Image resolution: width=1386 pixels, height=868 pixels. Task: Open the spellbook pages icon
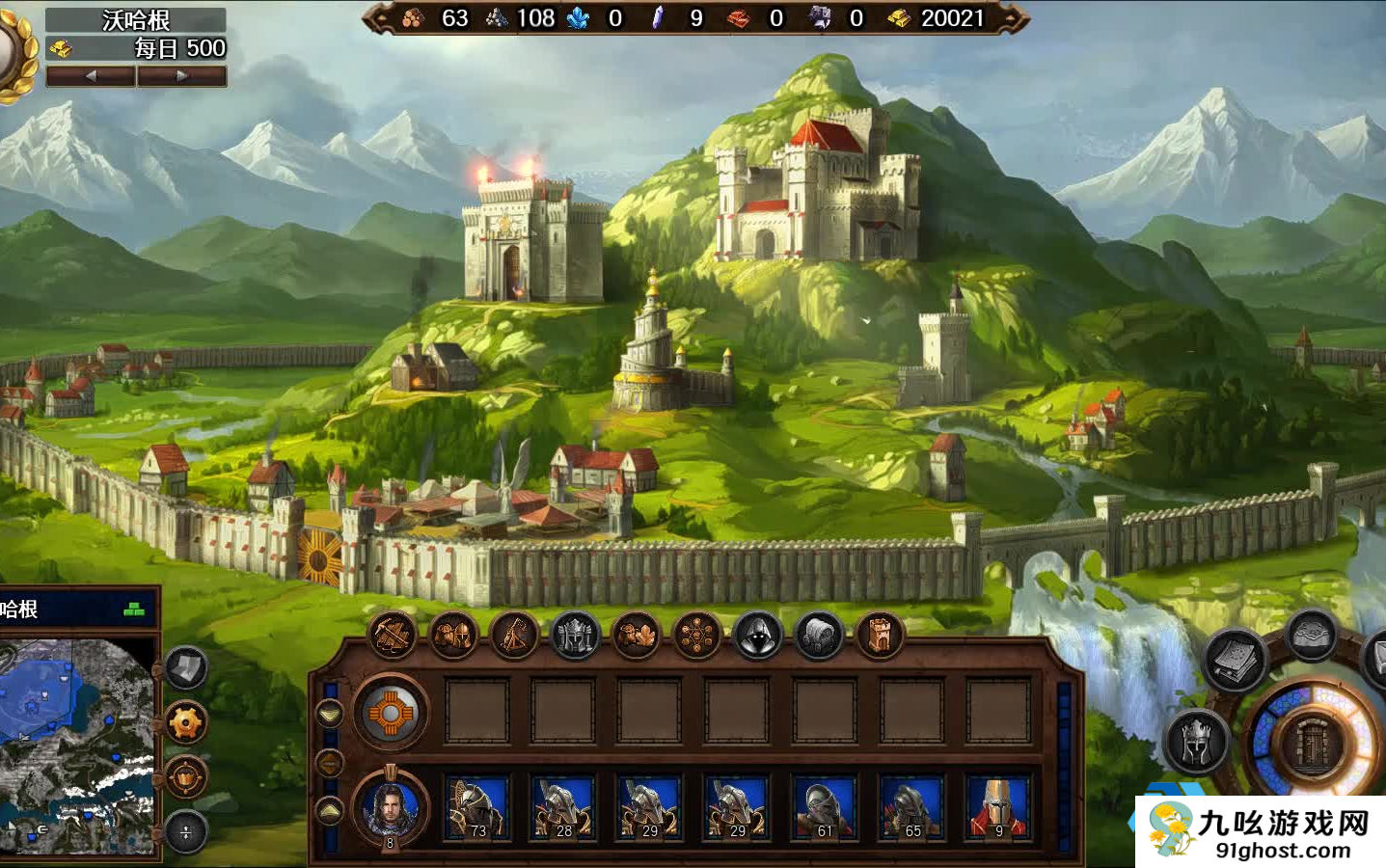pos(1235,660)
